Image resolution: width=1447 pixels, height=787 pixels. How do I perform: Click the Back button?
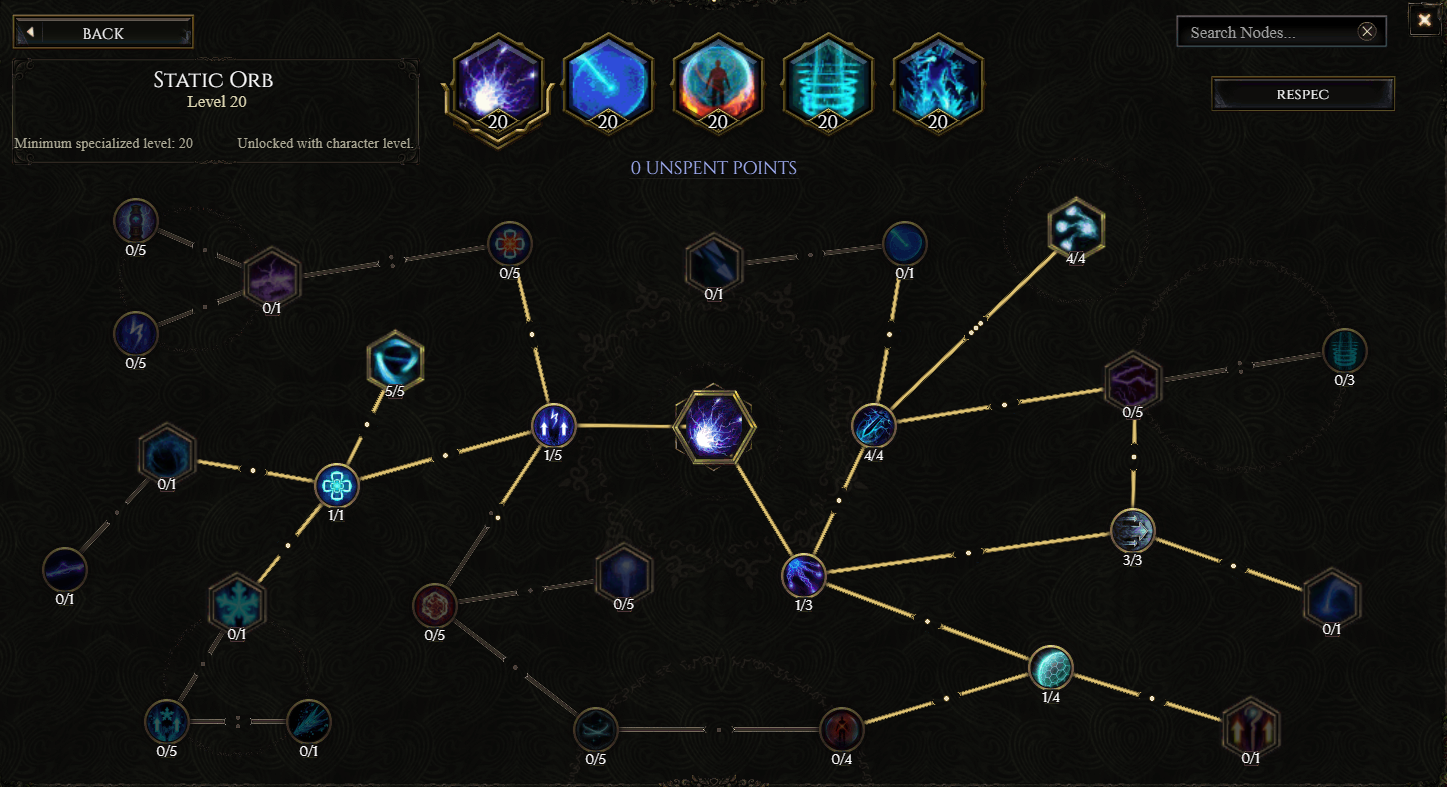(x=103, y=31)
